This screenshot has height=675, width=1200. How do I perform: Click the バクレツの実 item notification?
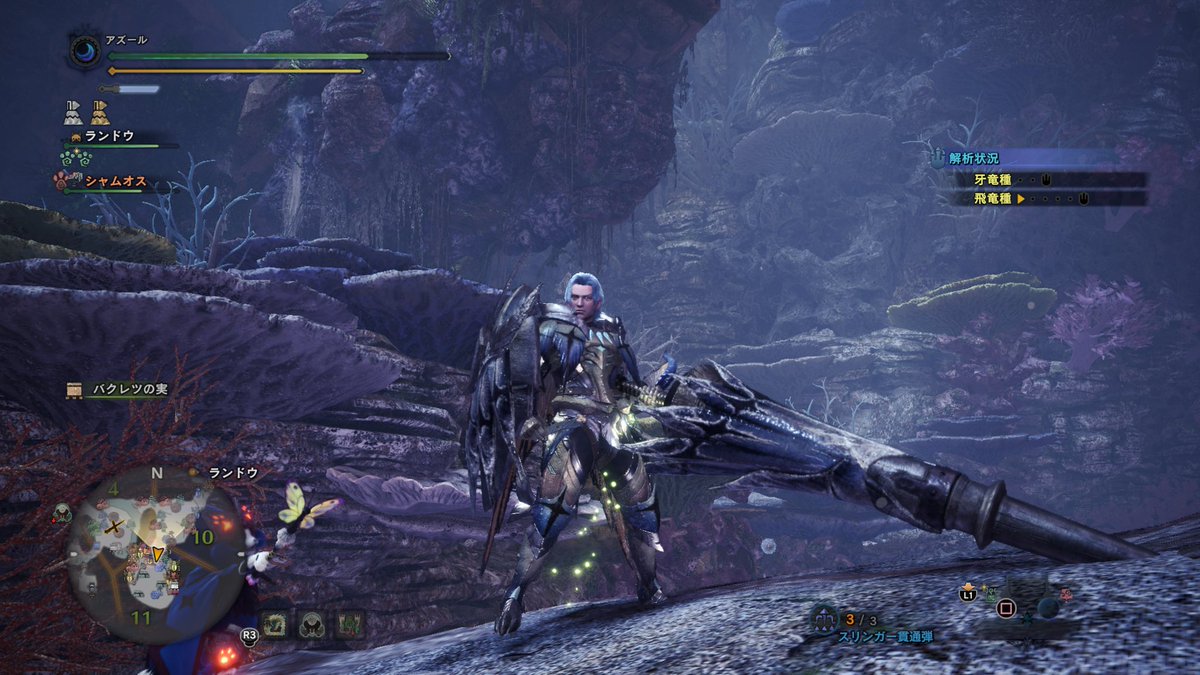click(117, 390)
